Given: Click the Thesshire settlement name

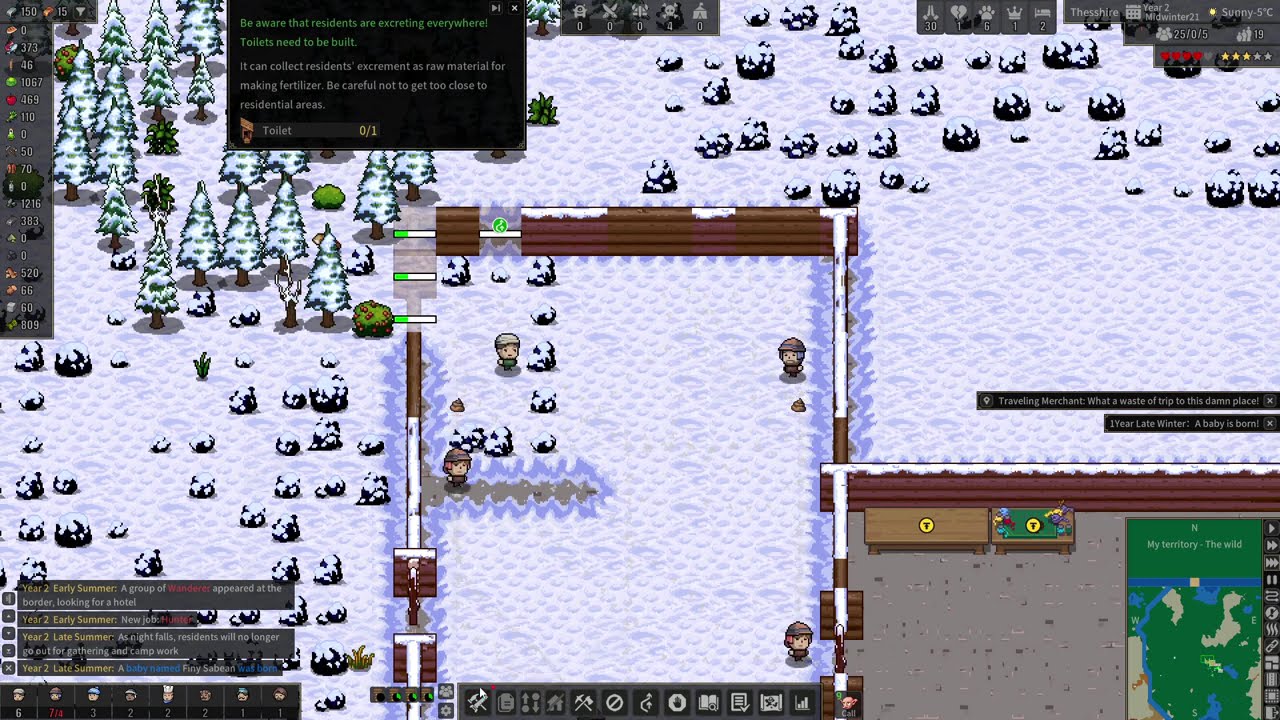Looking at the screenshot, I should click(x=1093, y=12).
